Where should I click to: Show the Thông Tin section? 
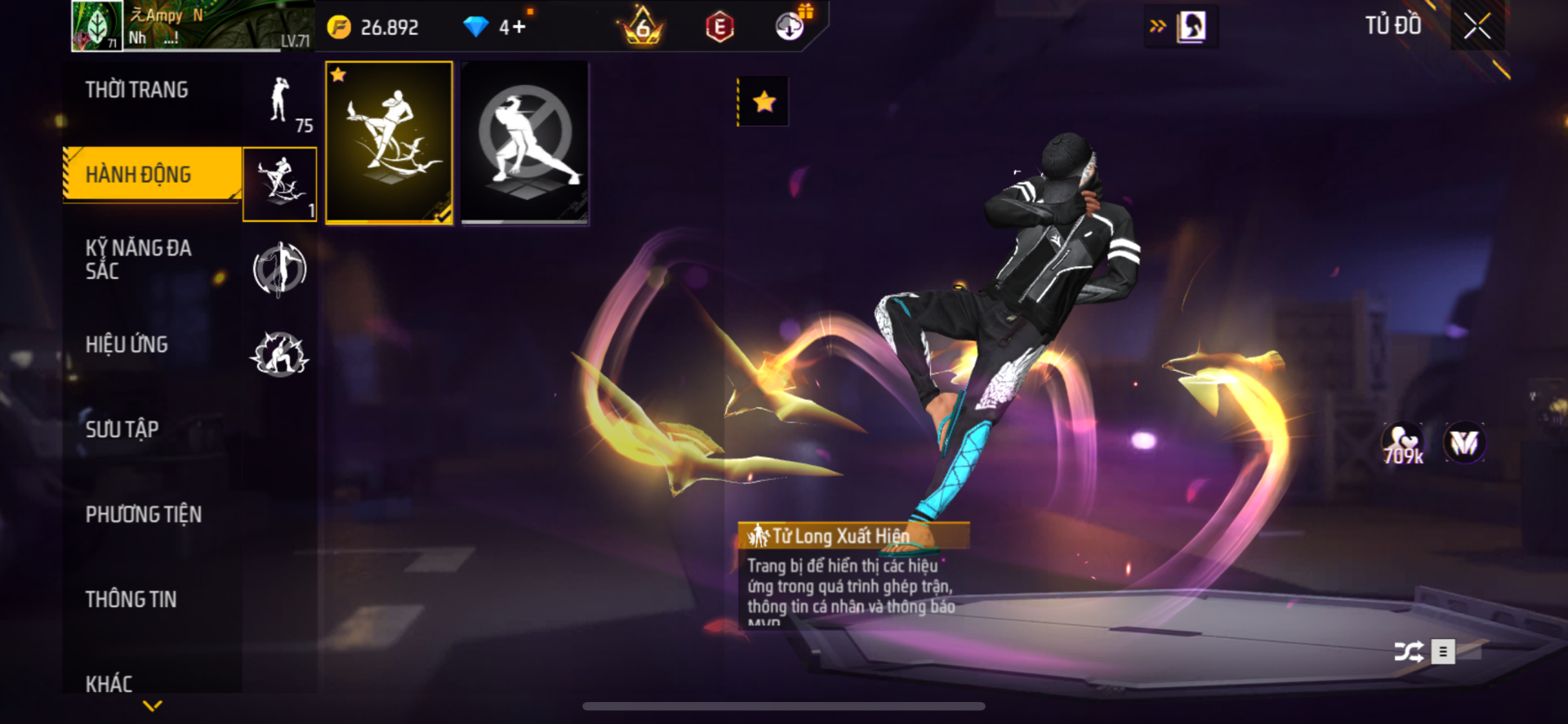[x=131, y=599]
